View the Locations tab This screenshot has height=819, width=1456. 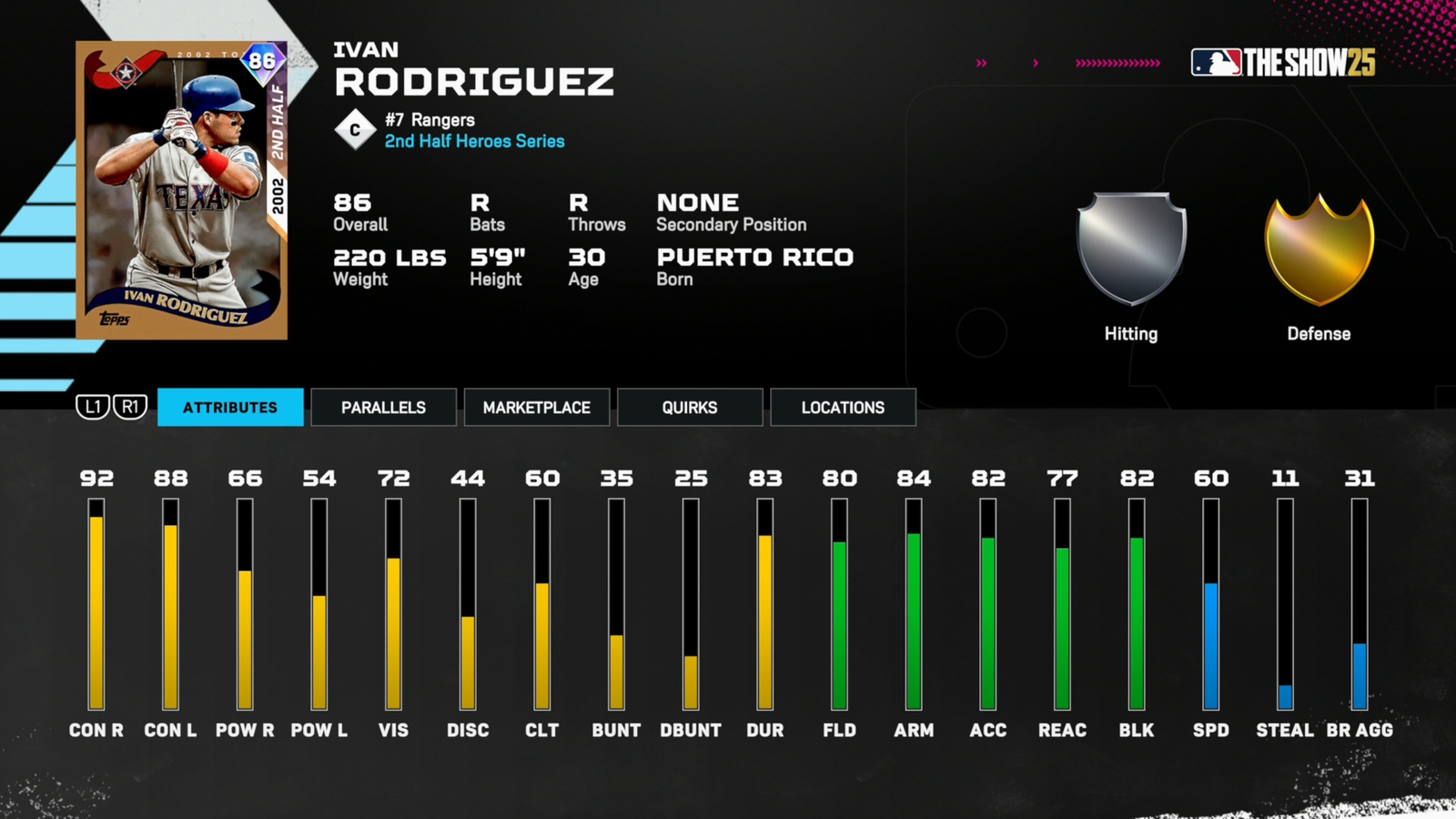[x=843, y=407]
